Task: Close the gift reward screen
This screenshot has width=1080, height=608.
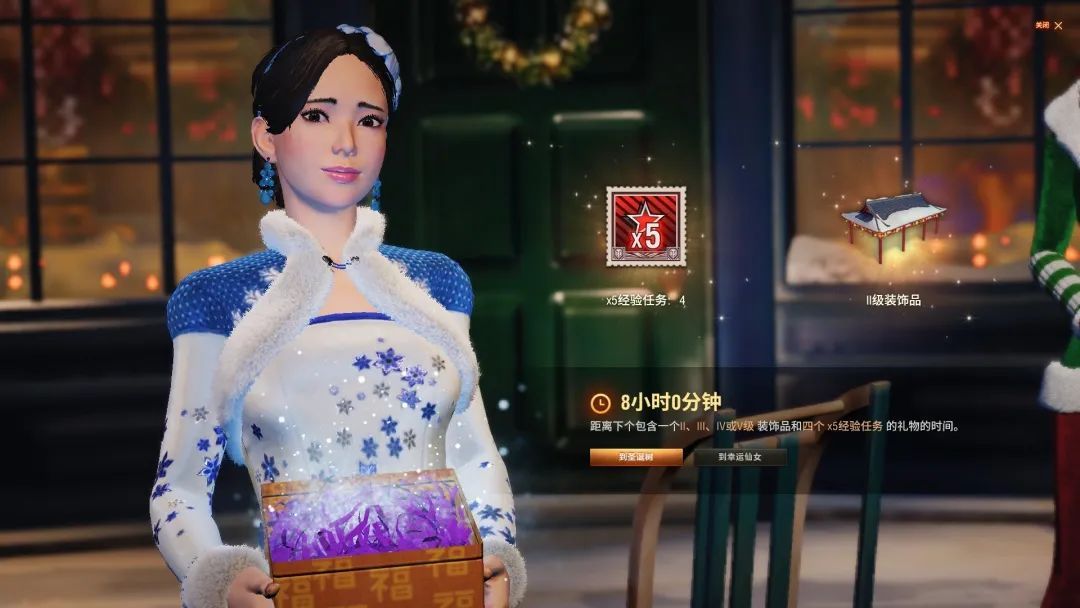Action: click(x=1058, y=25)
